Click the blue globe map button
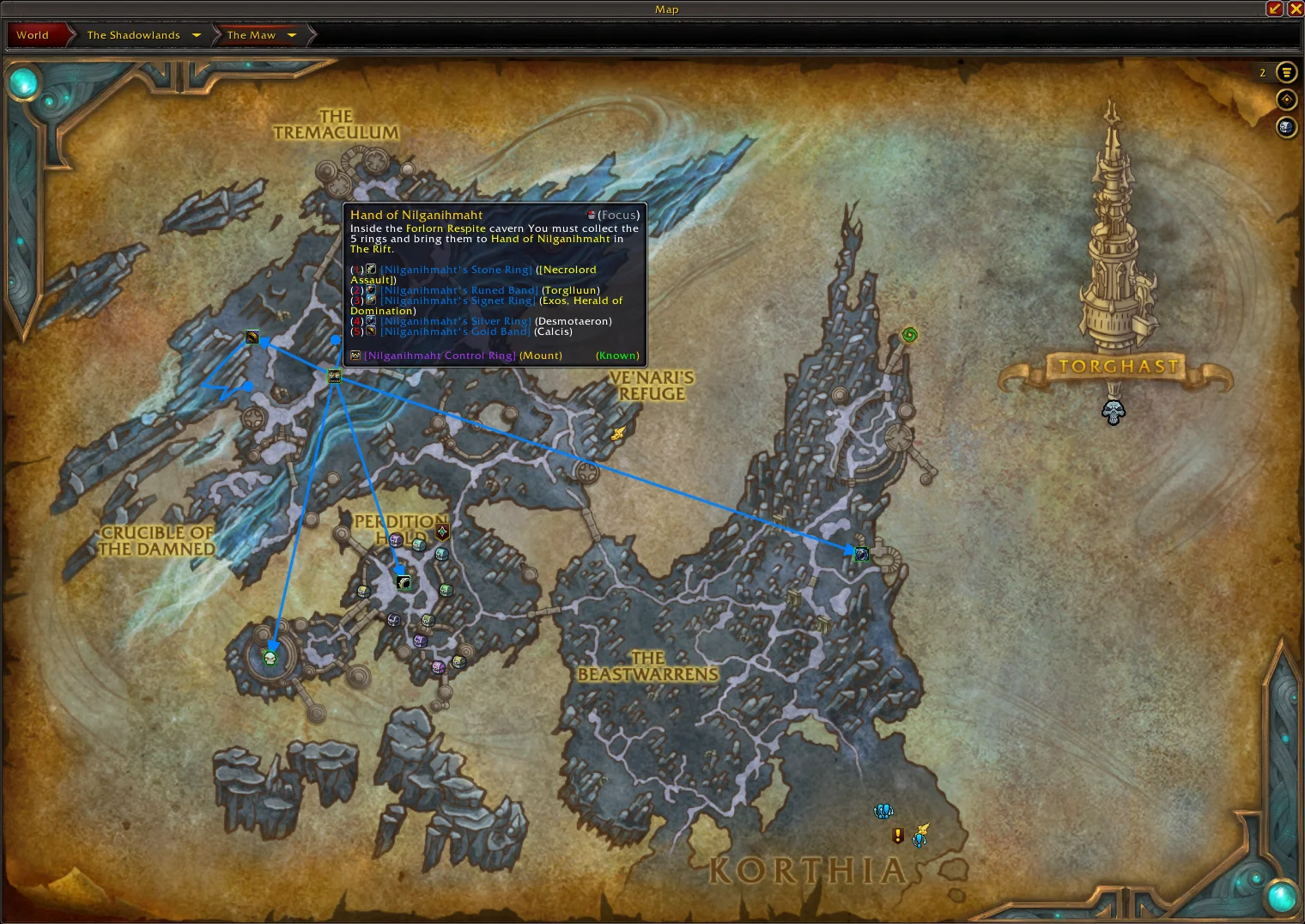 [x=1285, y=127]
